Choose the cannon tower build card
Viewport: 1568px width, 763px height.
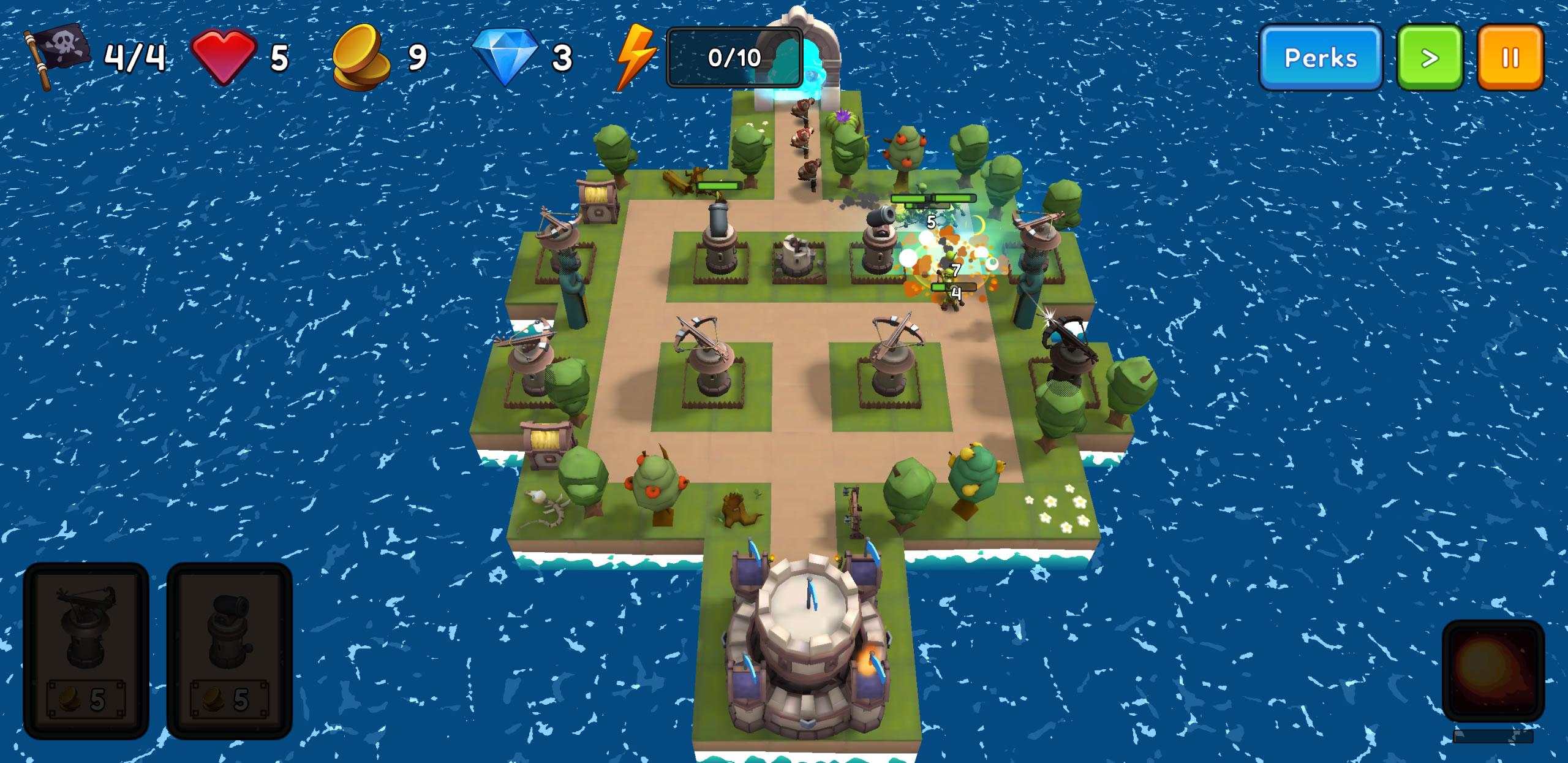point(229,650)
